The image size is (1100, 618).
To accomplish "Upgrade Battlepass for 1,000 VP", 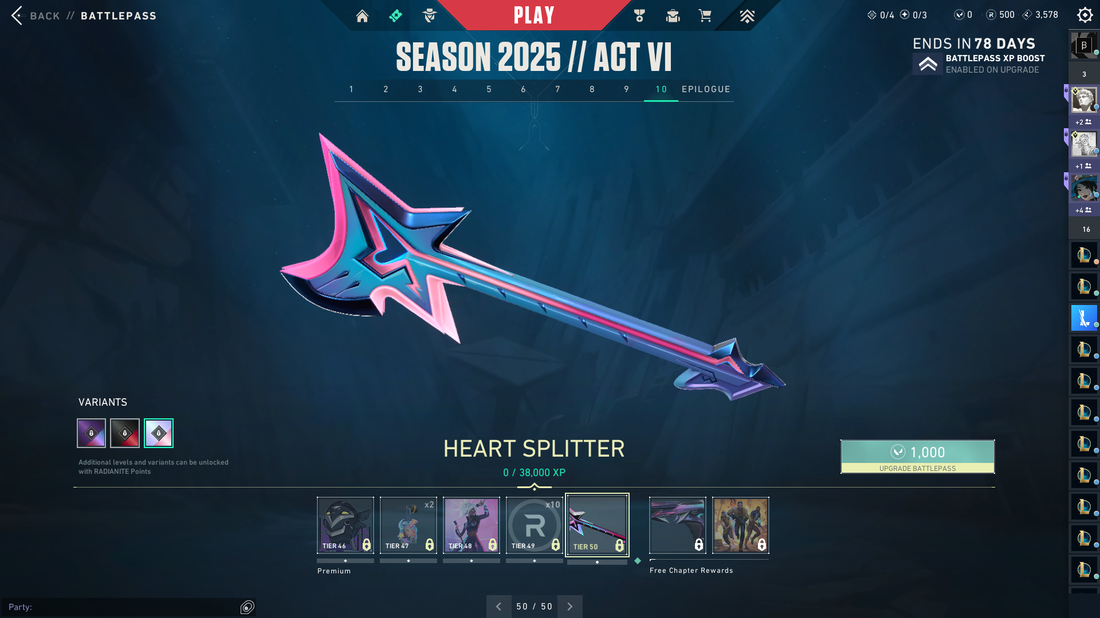I will click(917, 456).
